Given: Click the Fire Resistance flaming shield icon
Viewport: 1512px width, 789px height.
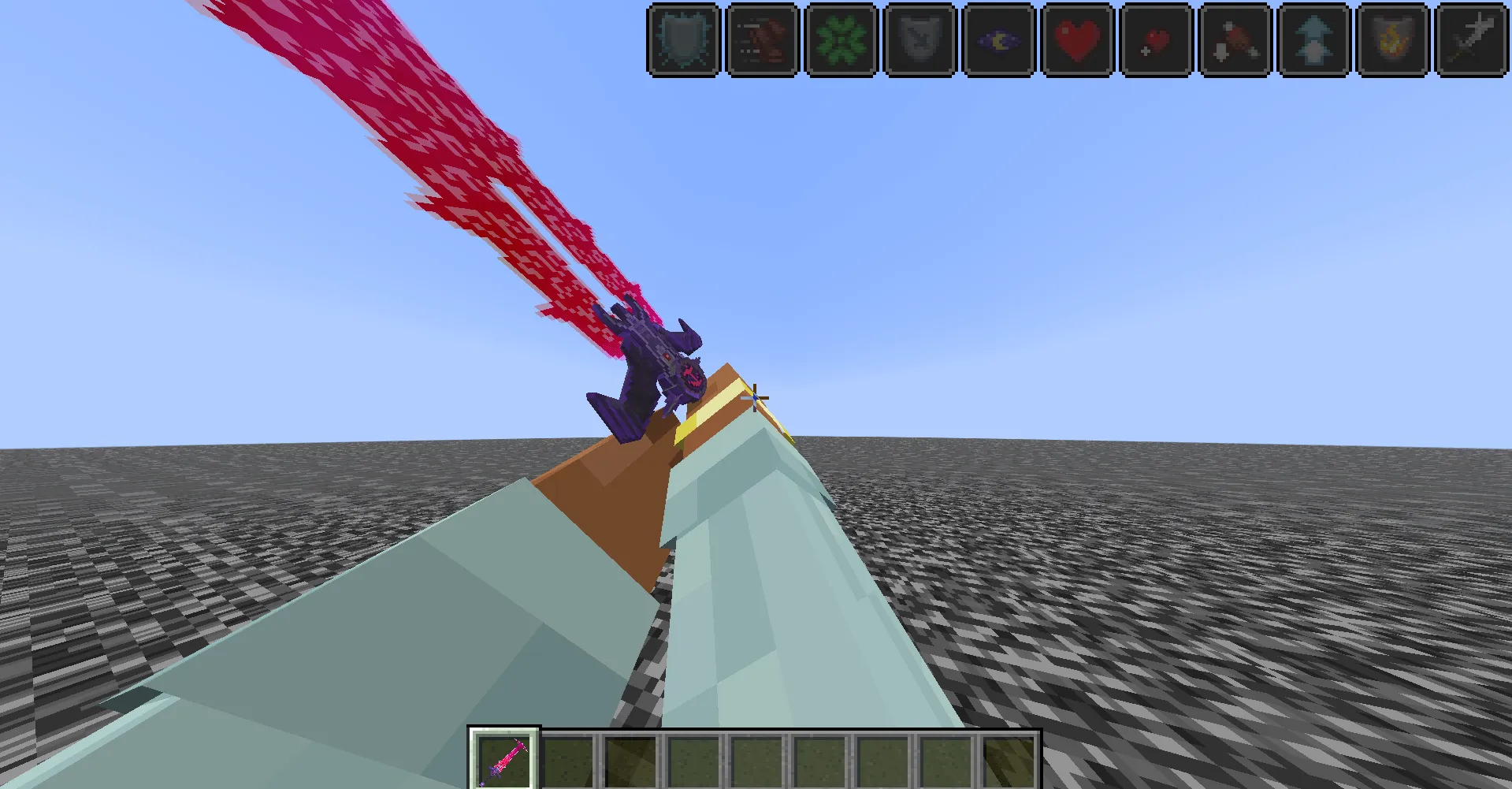Looking at the screenshot, I should tap(1391, 40).
